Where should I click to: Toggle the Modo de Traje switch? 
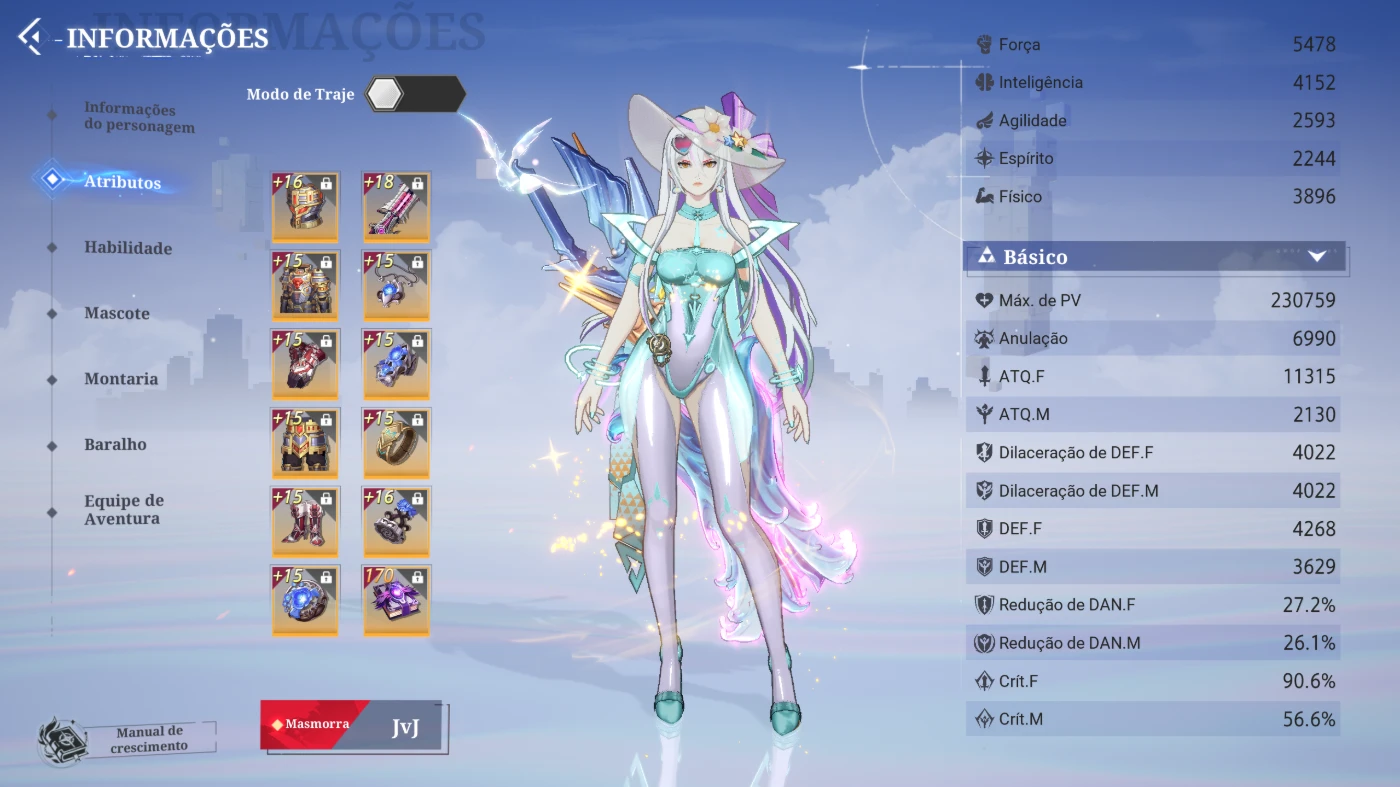click(415, 94)
